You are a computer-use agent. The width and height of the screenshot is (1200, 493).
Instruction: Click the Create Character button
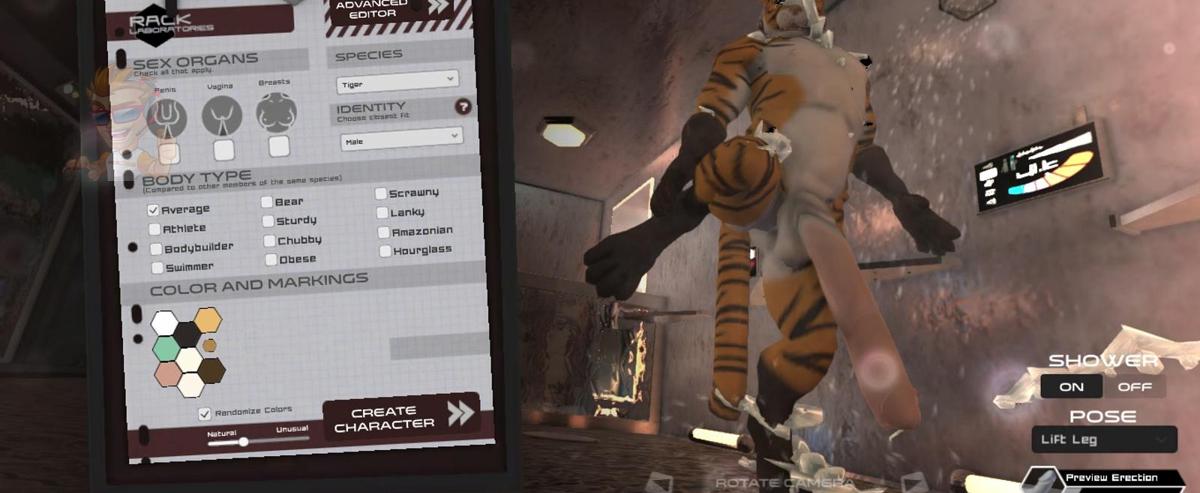pyautogui.click(x=400, y=418)
